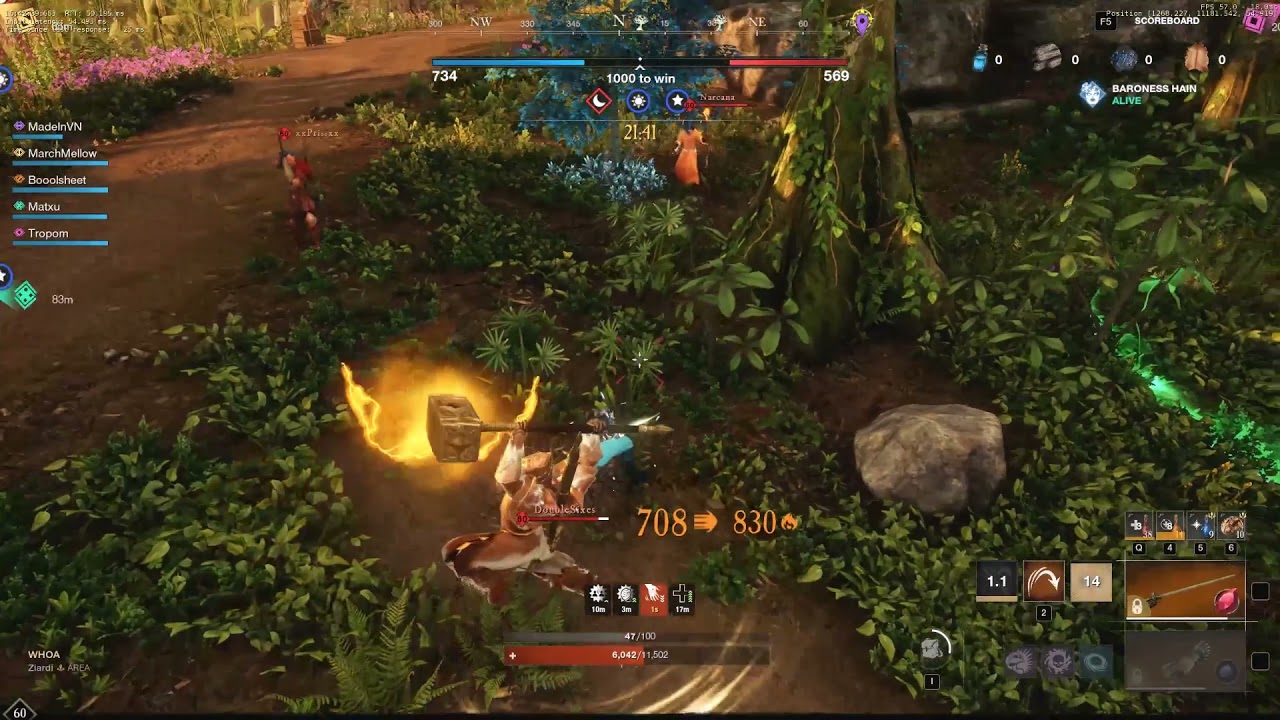Image resolution: width=1280 pixels, height=720 pixels.
Task: Select MadeInVN in the group list
Action: point(55,127)
